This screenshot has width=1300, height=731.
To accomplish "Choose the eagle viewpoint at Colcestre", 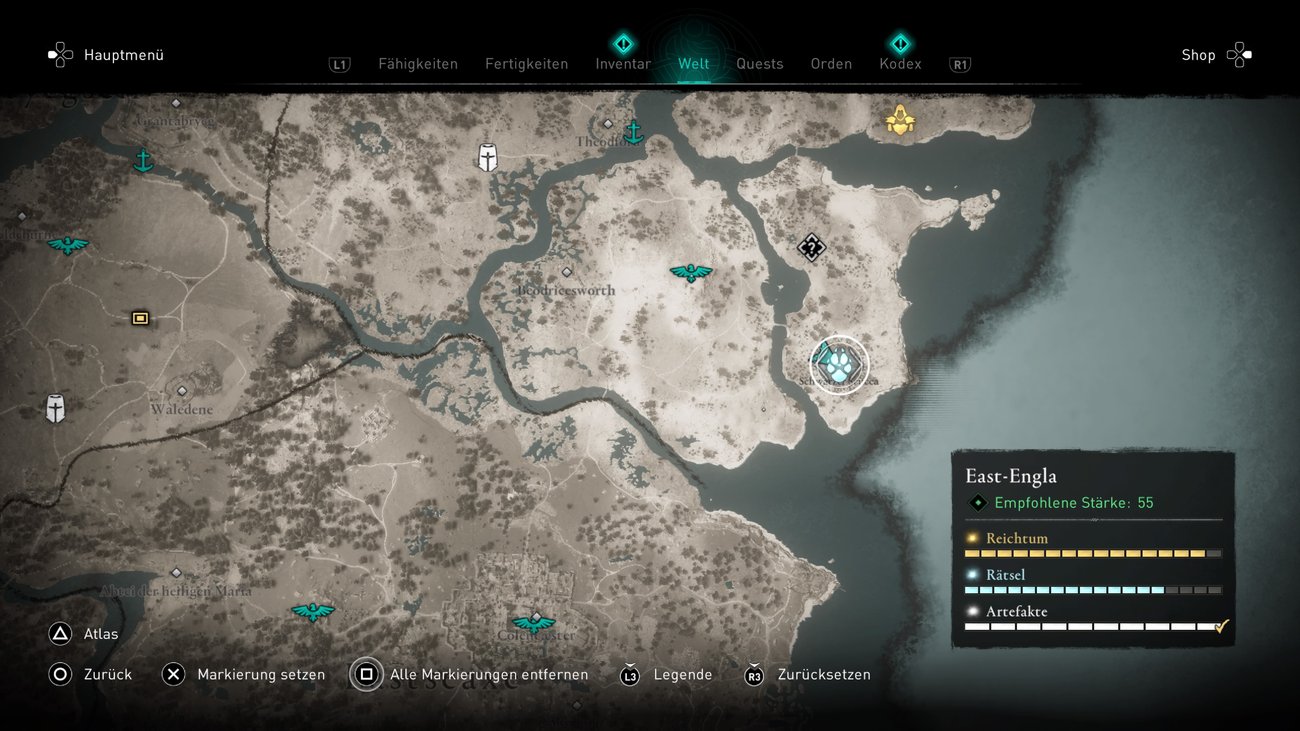I will (x=533, y=624).
